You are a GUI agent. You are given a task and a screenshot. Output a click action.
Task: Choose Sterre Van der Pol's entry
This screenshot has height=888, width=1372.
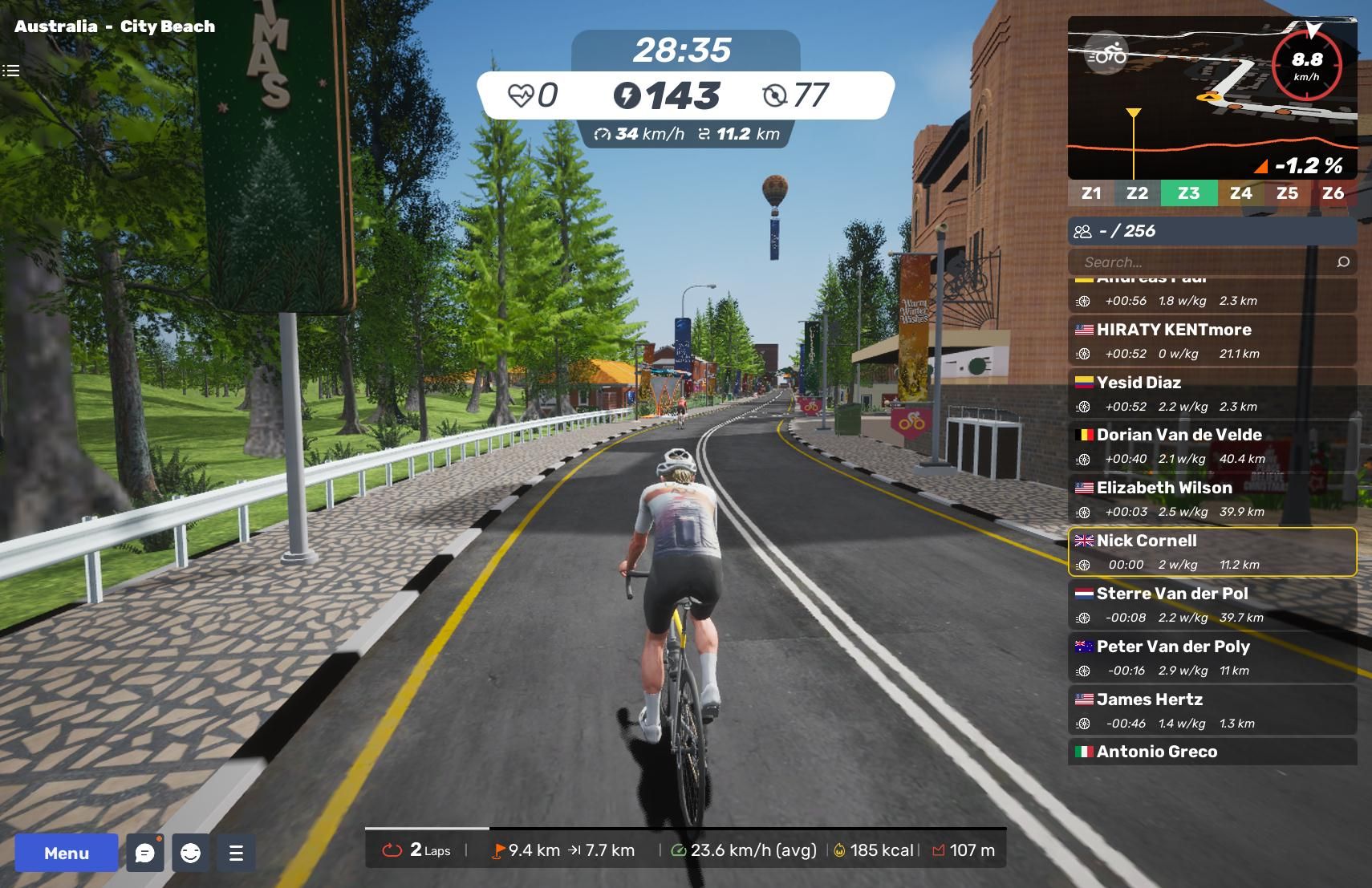click(1212, 605)
